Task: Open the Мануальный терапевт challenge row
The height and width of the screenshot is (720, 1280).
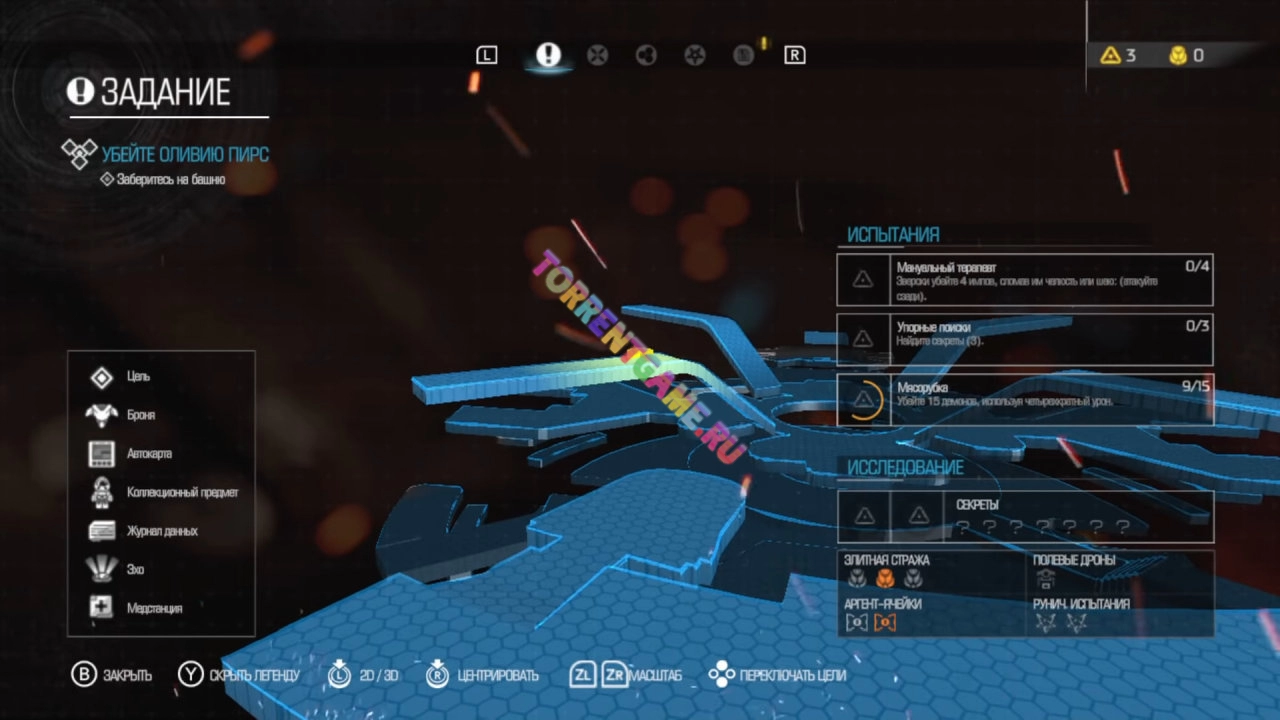Action: (x=1025, y=280)
